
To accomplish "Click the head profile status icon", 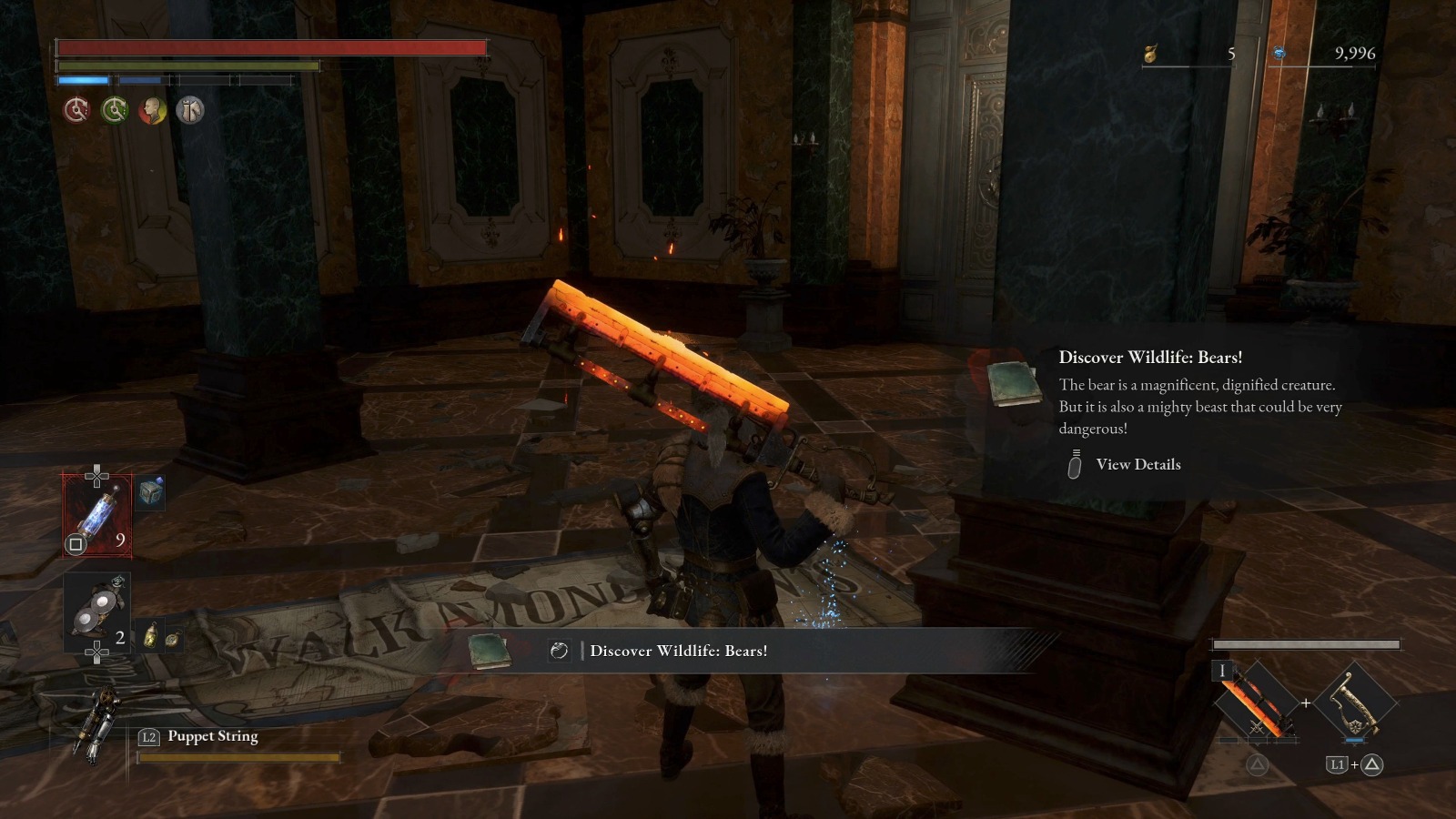I will pos(152,110).
